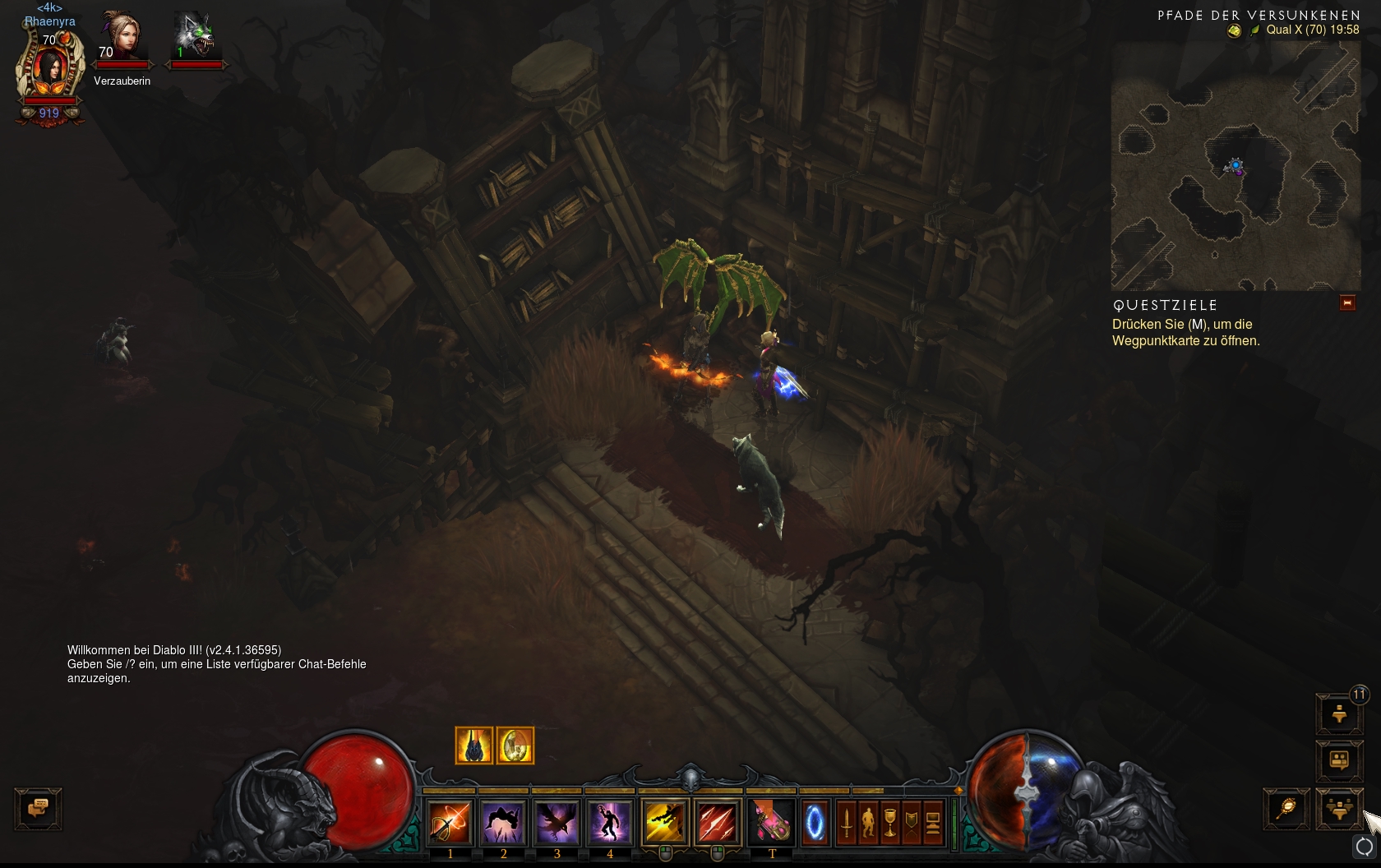Open the friends list with the 11 badge
Viewport: 1381px width, 868px height.
click(1339, 714)
